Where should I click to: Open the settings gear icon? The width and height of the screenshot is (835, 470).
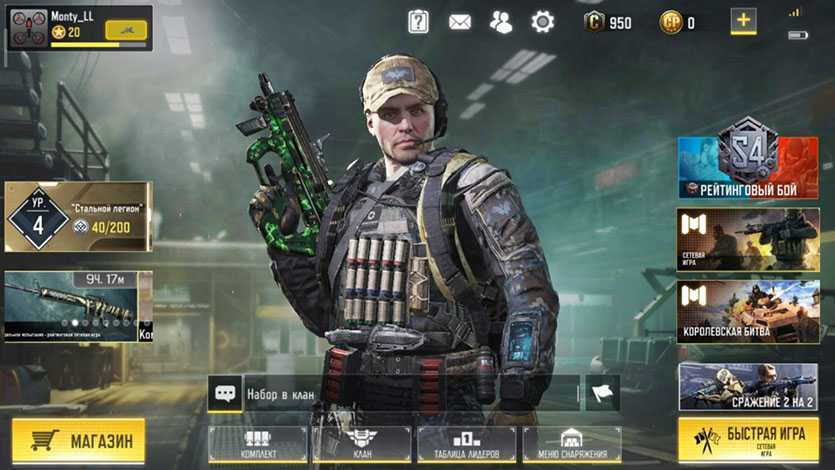[x=542, y=22]
